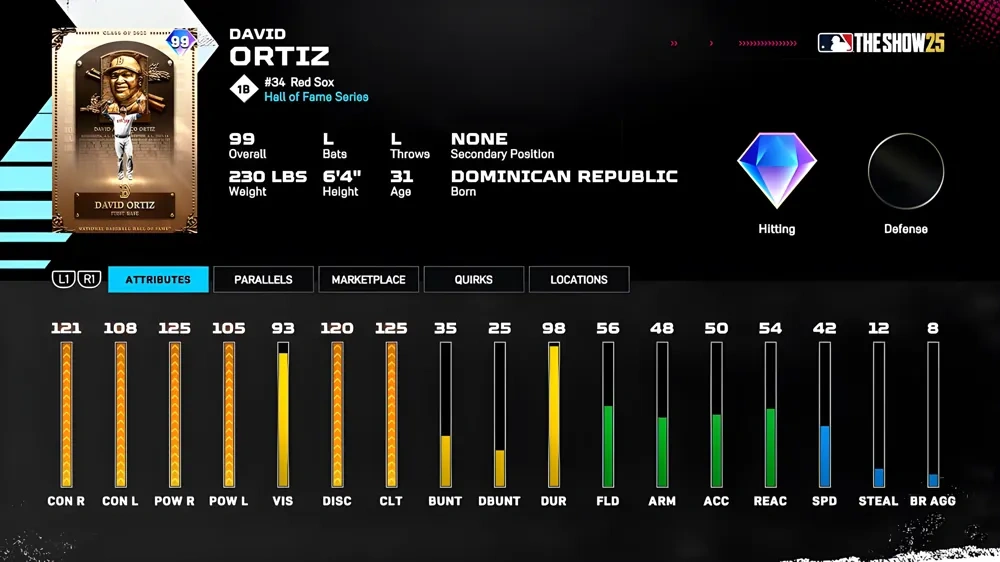Image resolution: width=1000 pixels, height=562 pixels.
Task: View the Locations tab
Action: point(578,280)
